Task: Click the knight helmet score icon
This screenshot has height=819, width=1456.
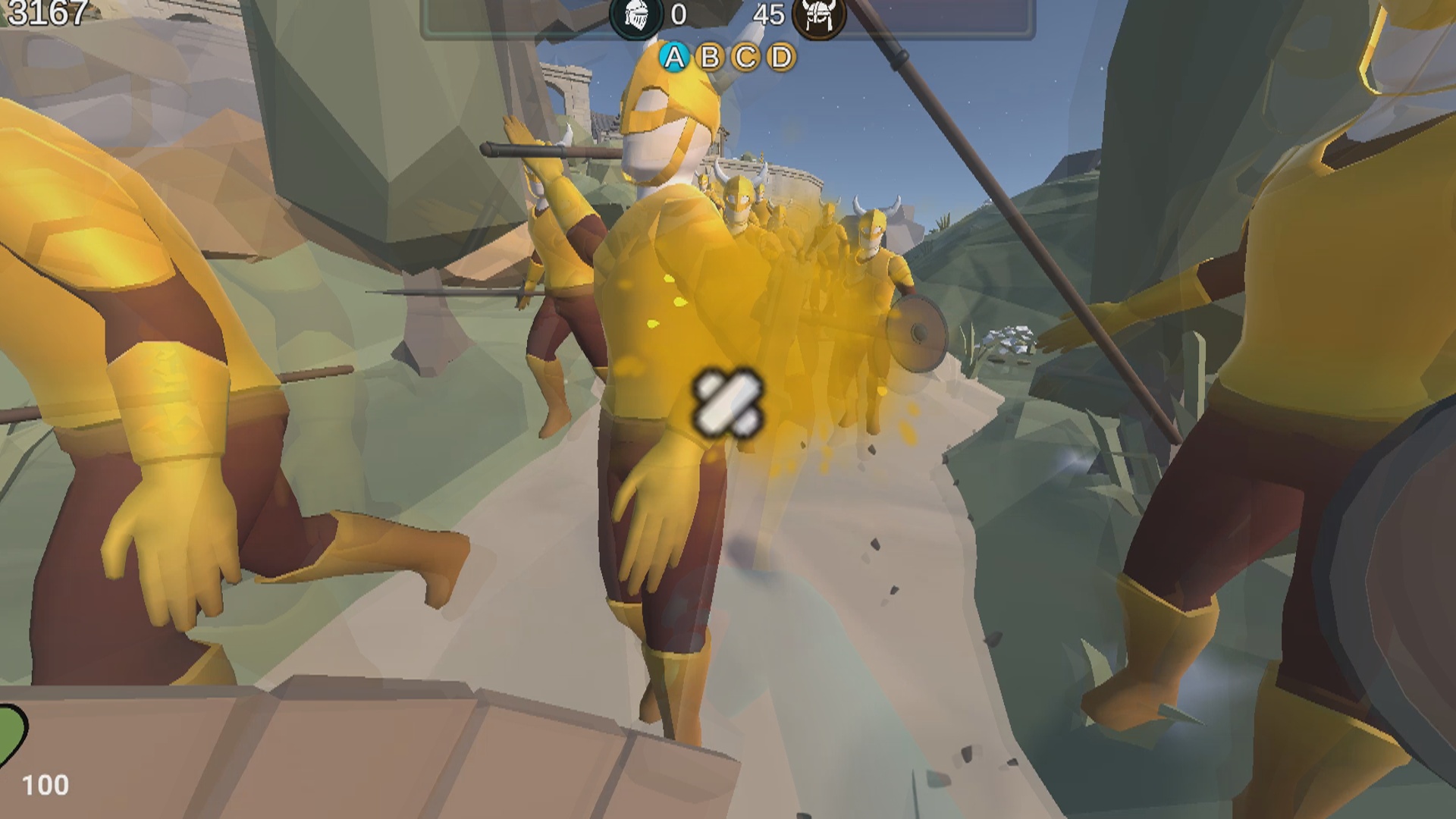Action: (x=634, y=16)
